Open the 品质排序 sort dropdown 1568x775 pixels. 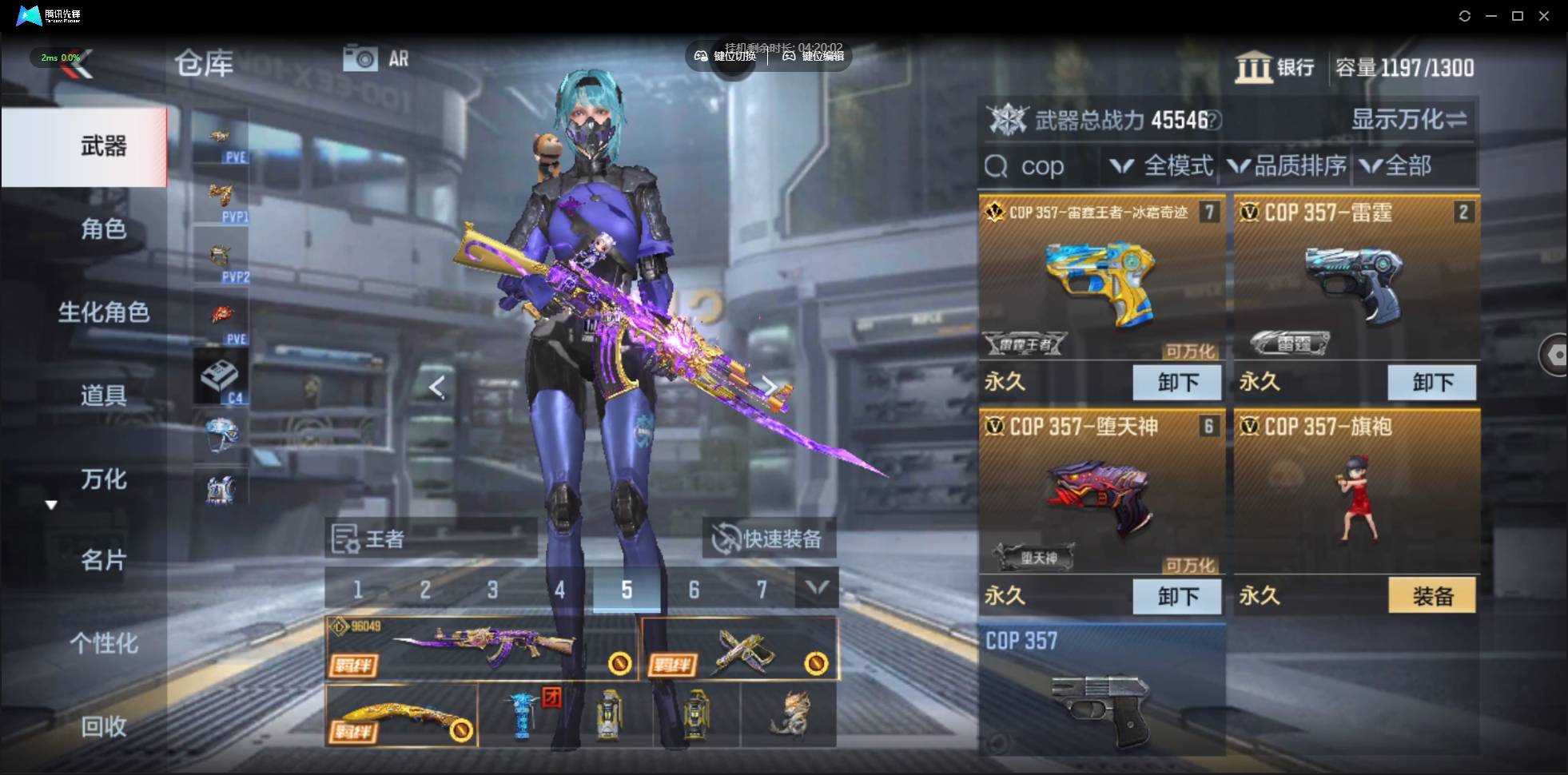coord(1287,166)
